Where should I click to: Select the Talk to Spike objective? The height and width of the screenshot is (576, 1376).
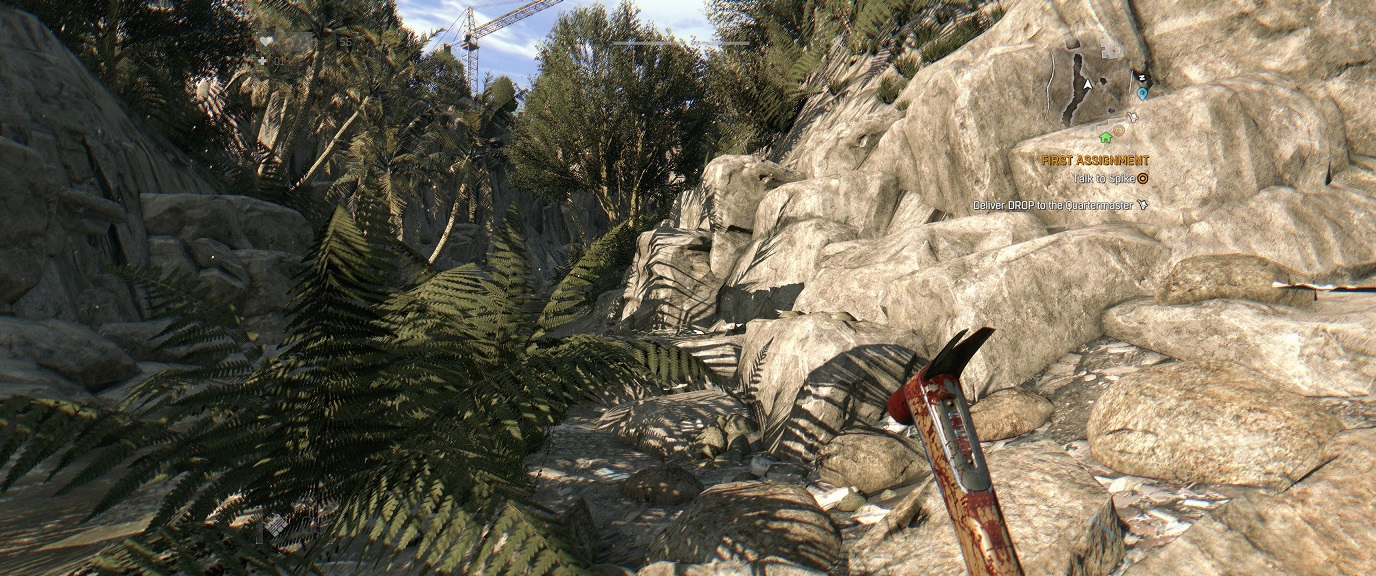tap(1104, 179)
